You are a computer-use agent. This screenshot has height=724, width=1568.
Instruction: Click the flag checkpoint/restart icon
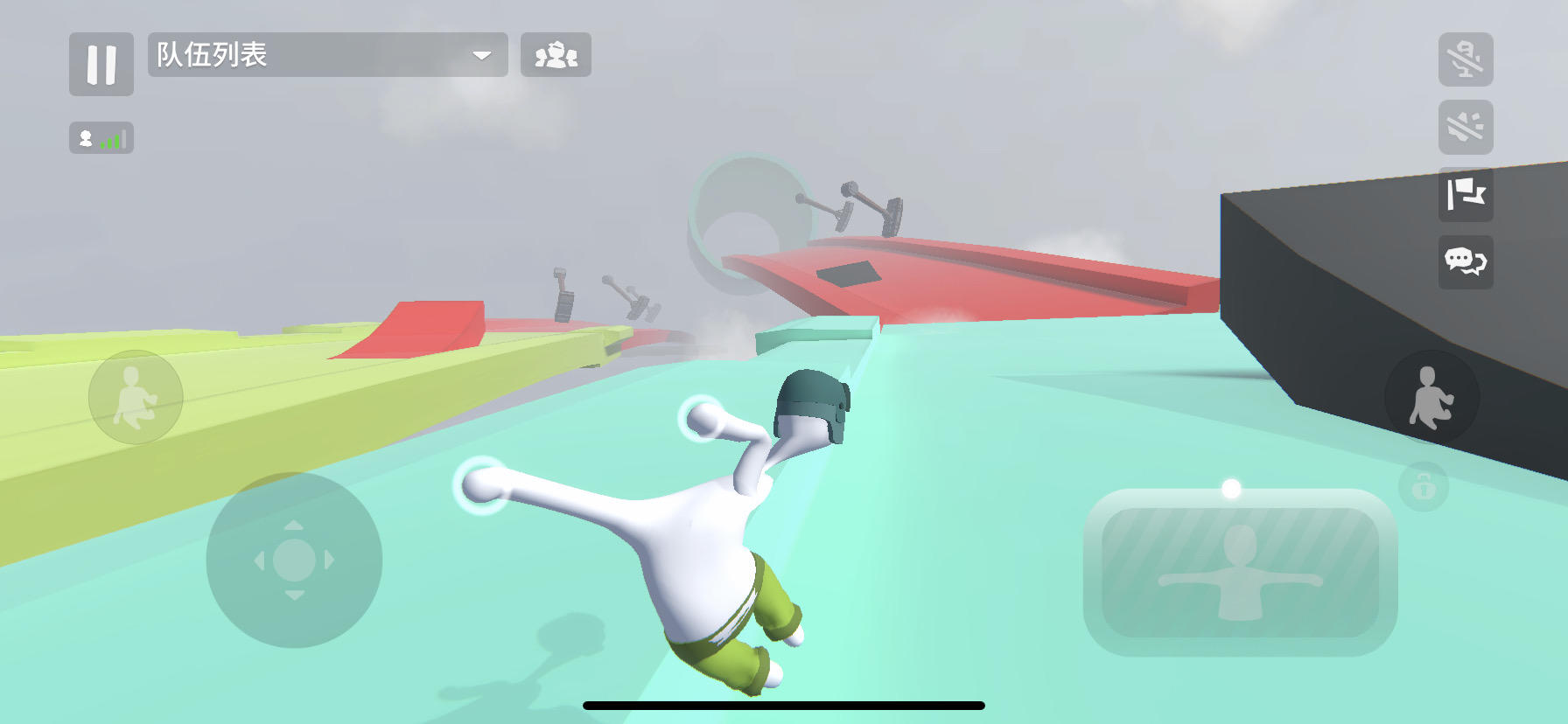[x=1466, y=197]
